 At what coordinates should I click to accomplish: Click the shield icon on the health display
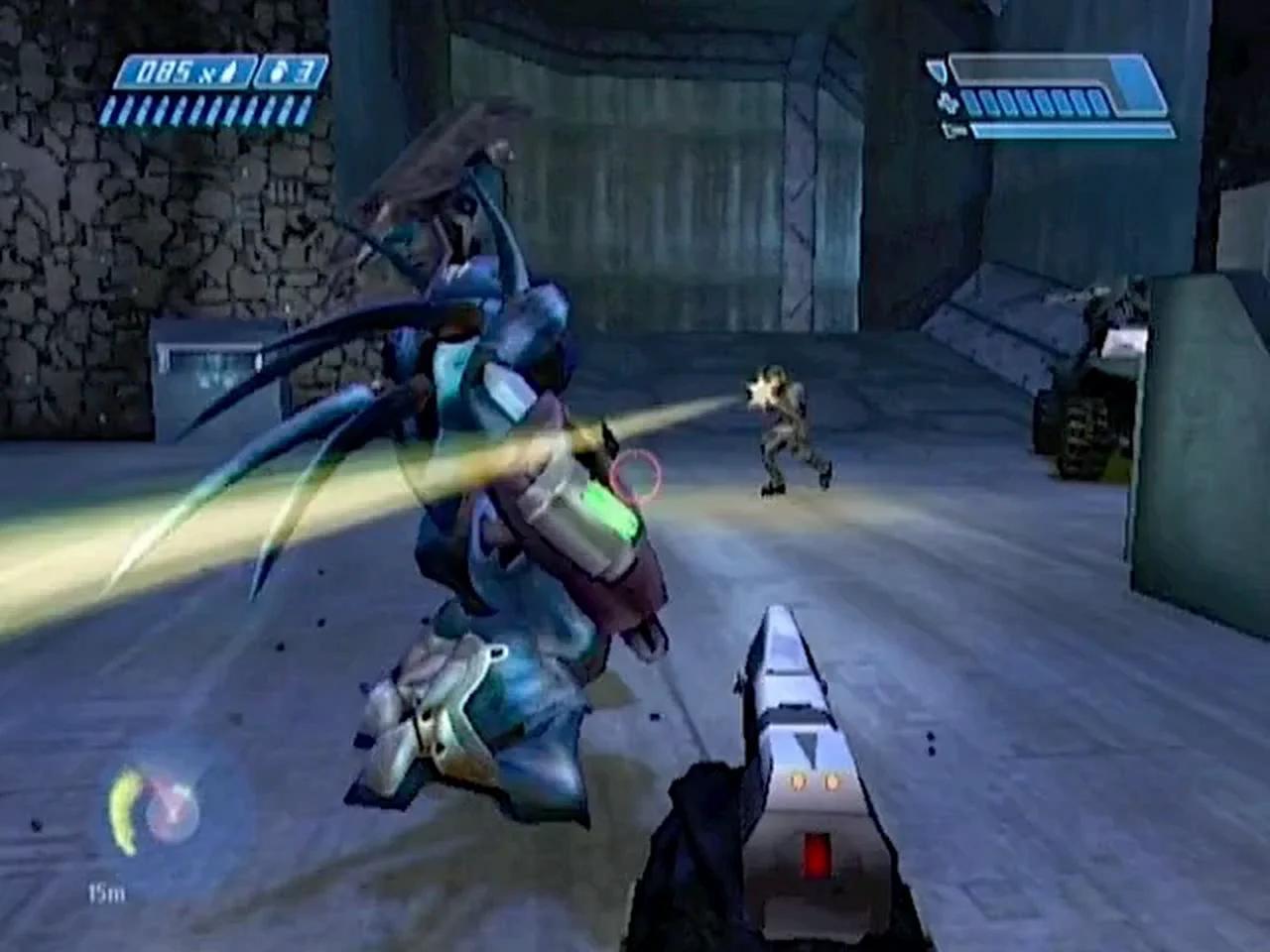point(936,69)
